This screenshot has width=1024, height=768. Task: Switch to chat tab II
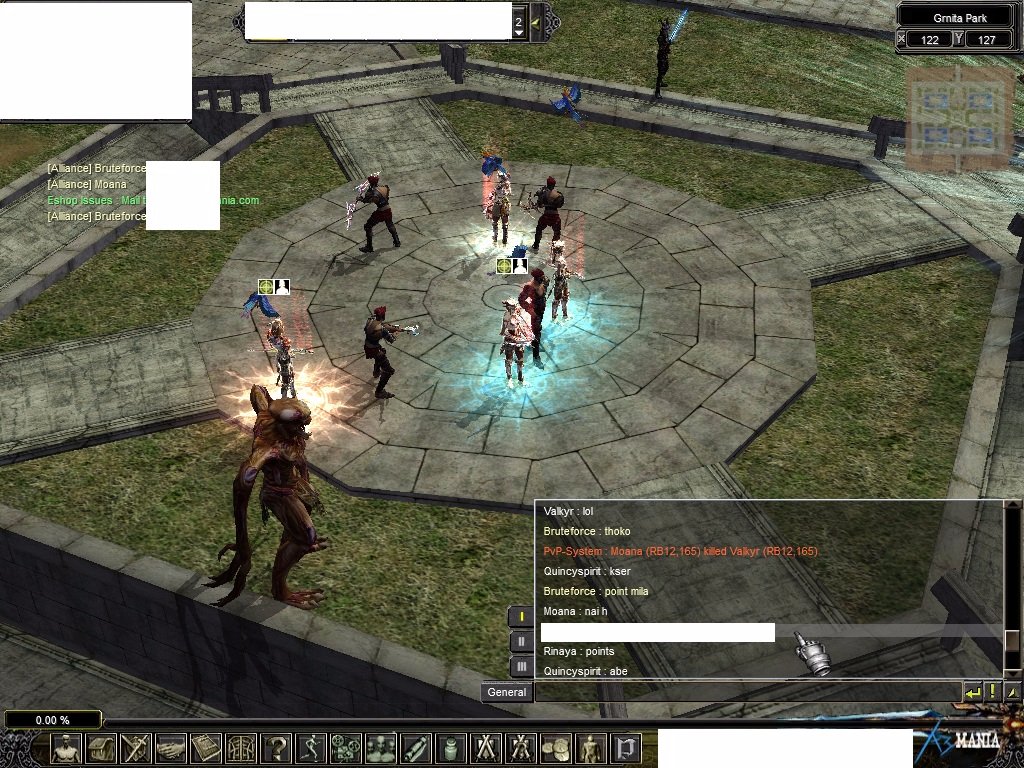(x=521, y=641)
